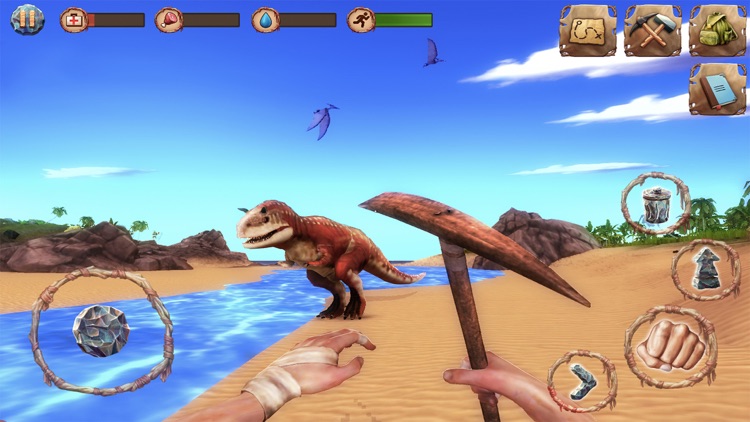Open the green backpack inventory
The image size is (750, 422).
pyautogui.click(x=717, y=30)
